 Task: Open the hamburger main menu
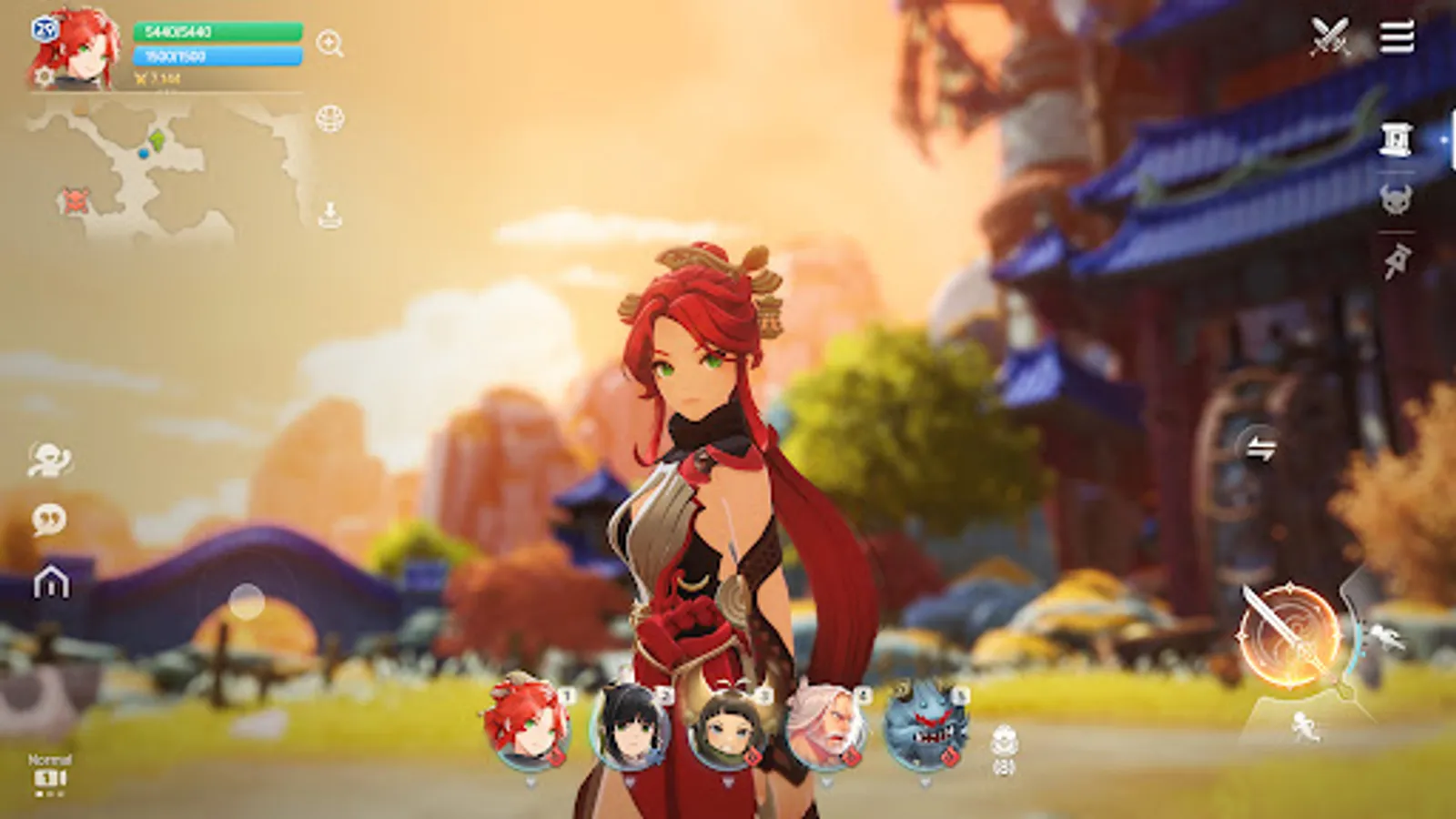pyautogui.click(x=1400, y=38)
